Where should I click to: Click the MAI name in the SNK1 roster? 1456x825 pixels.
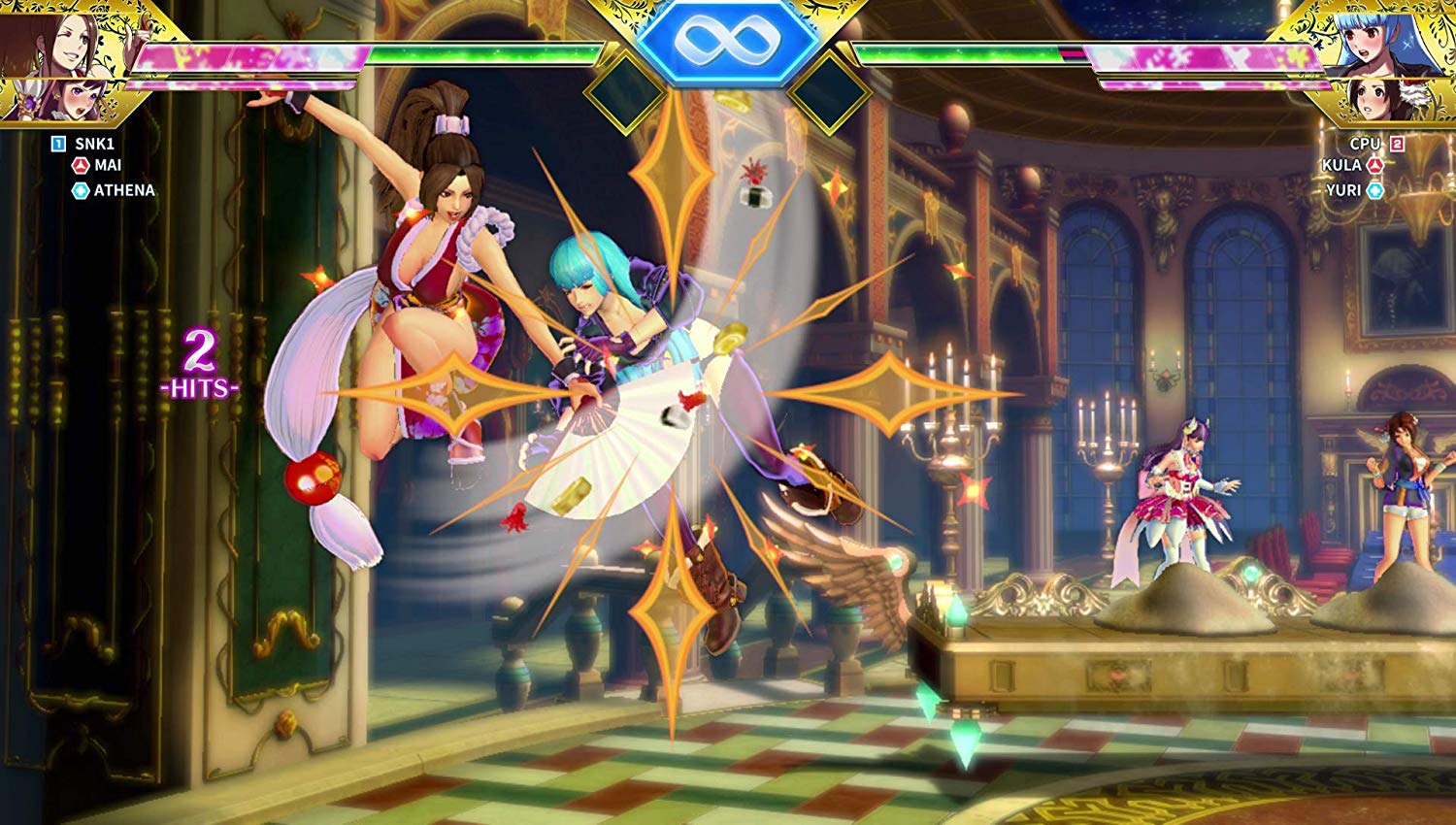click(108, 166)
